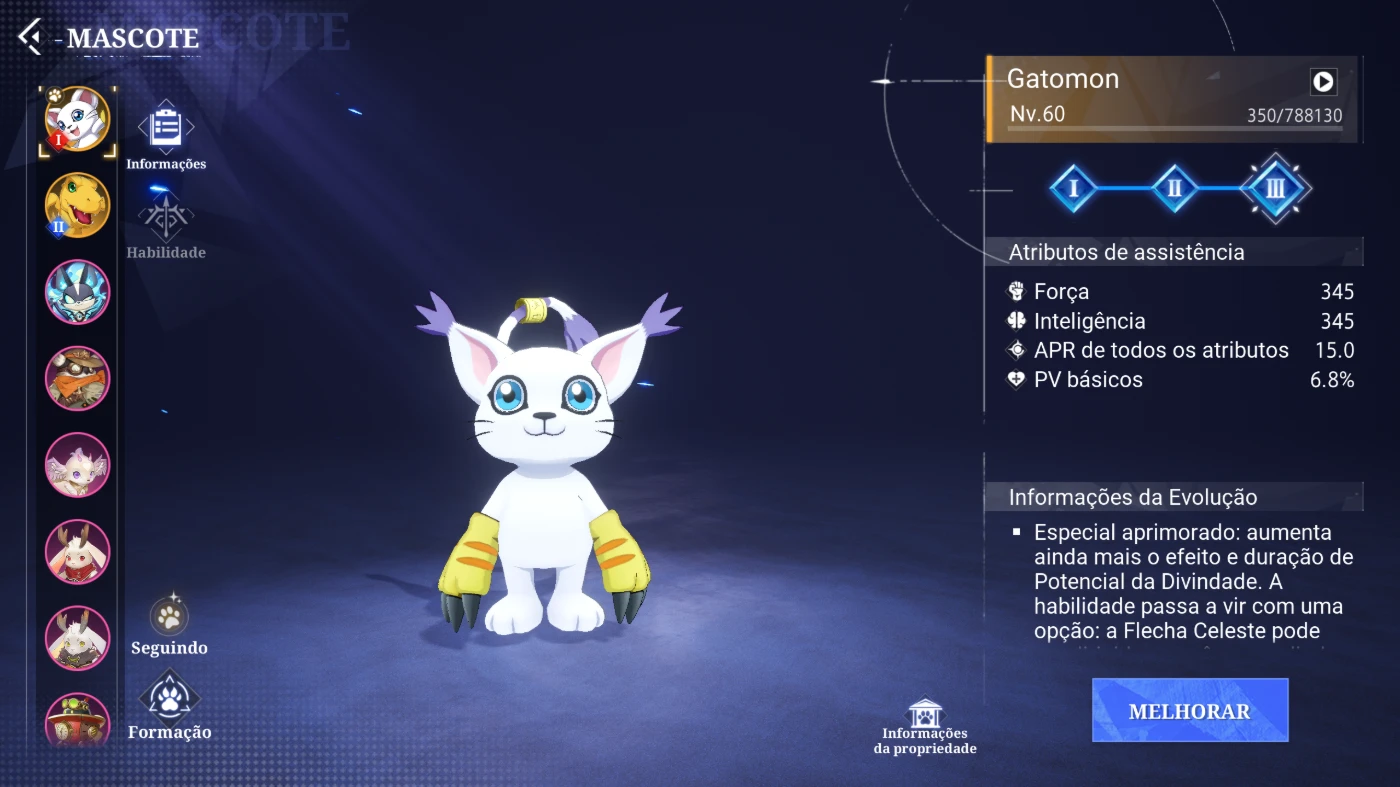Select the Agumon pet portrait
The image size is (1400, 787).
pyautogui.click(x=77, y=205)
